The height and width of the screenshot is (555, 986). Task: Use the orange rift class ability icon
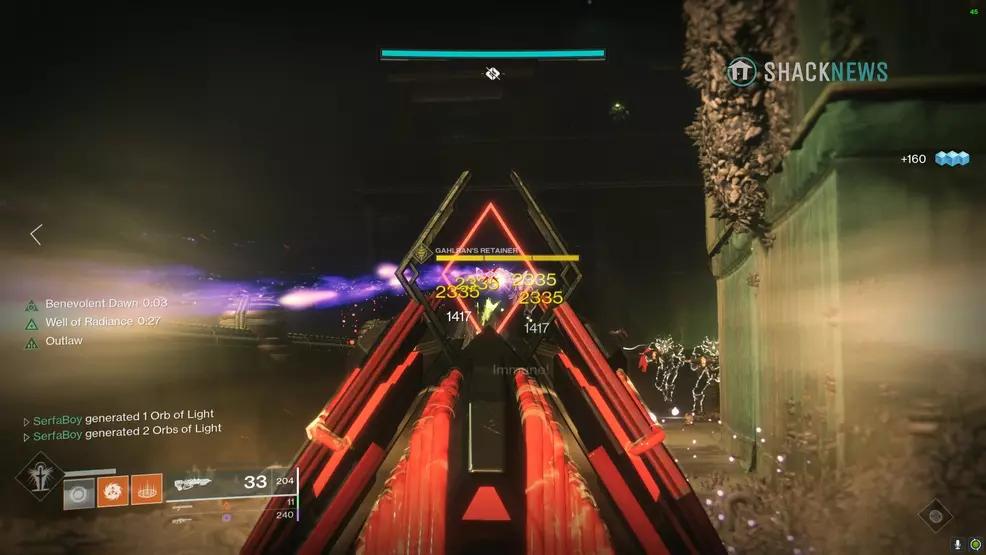click(146, 491)
